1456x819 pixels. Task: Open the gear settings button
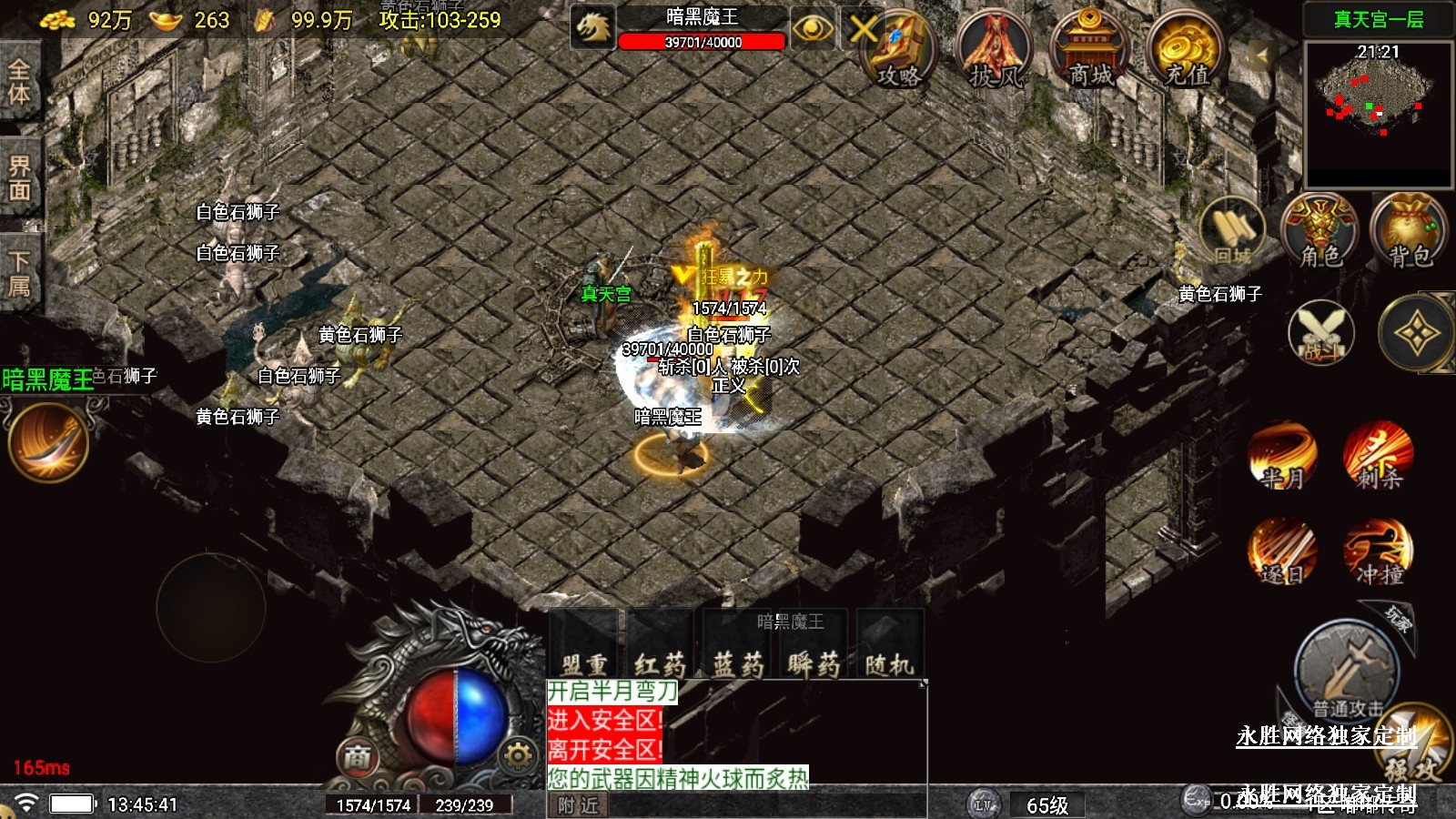tap(517, 755)
